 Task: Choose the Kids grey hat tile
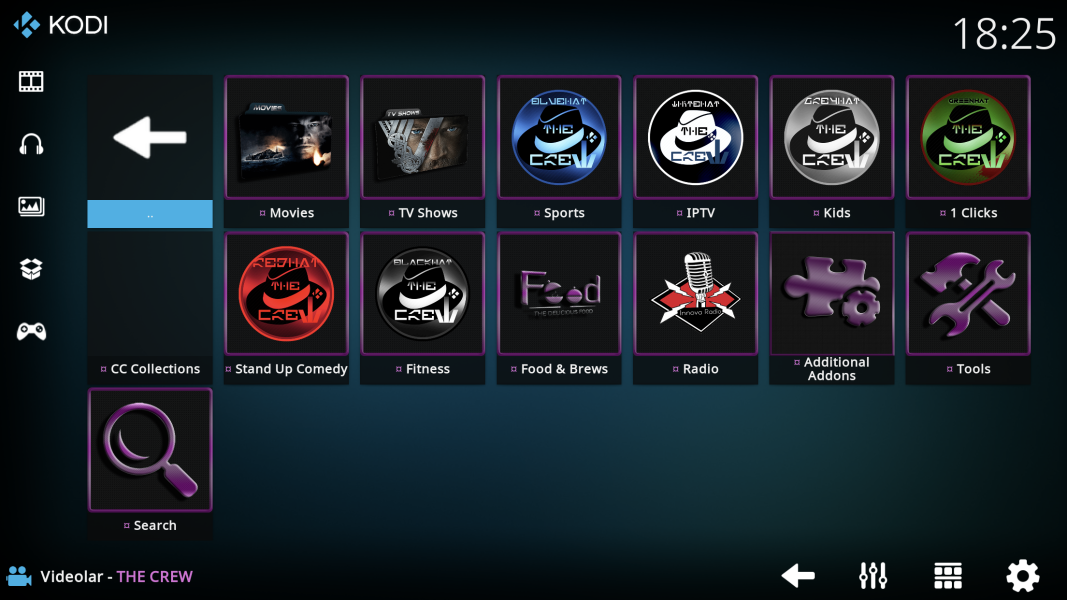pyautogui.click(x=832, y=138)
